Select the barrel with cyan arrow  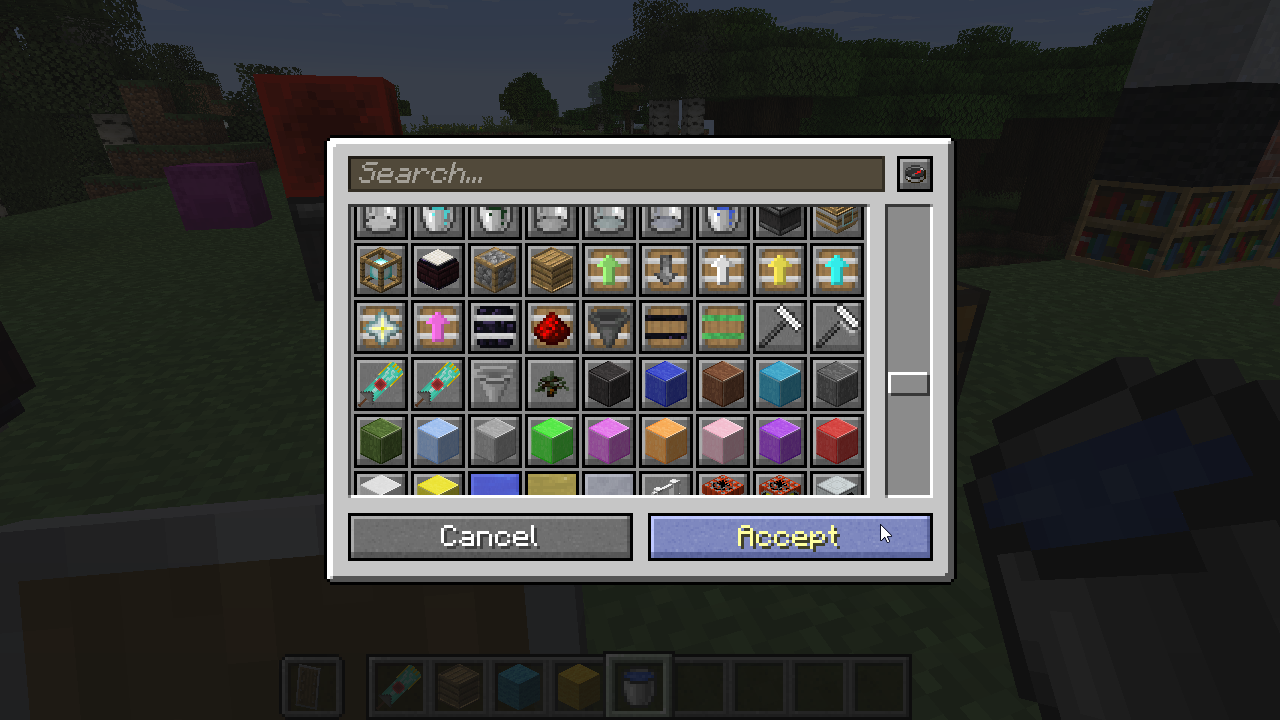pyautogui.click(x=837, y=270)
